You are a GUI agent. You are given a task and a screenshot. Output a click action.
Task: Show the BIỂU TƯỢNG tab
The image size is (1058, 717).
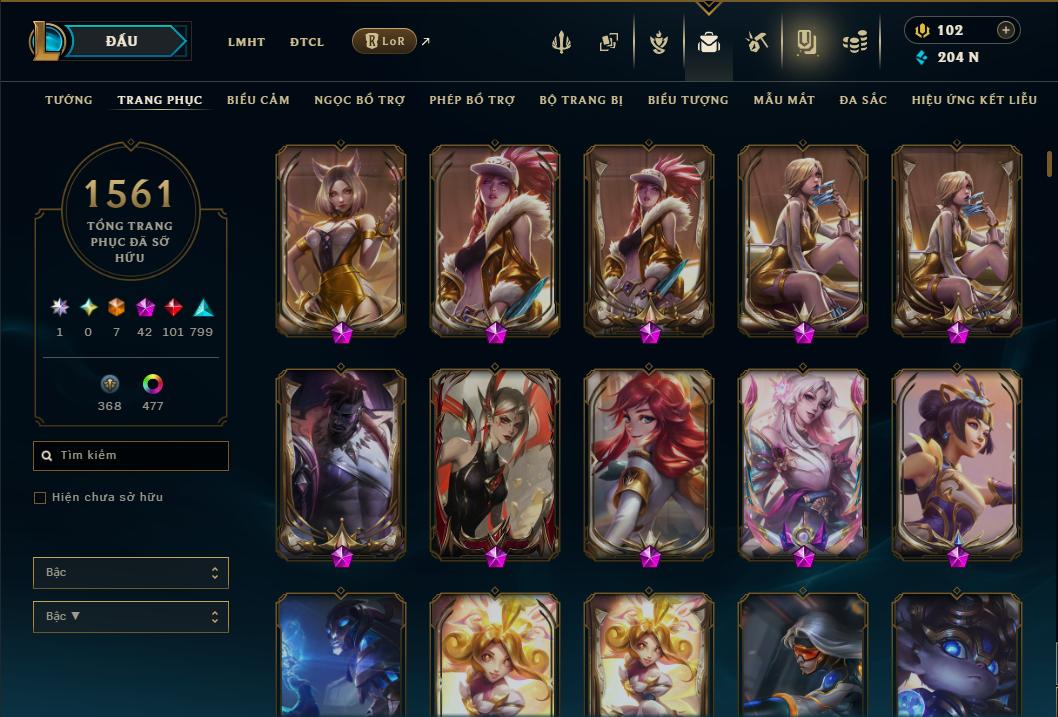pyautogui.click(x=688, y=100)
